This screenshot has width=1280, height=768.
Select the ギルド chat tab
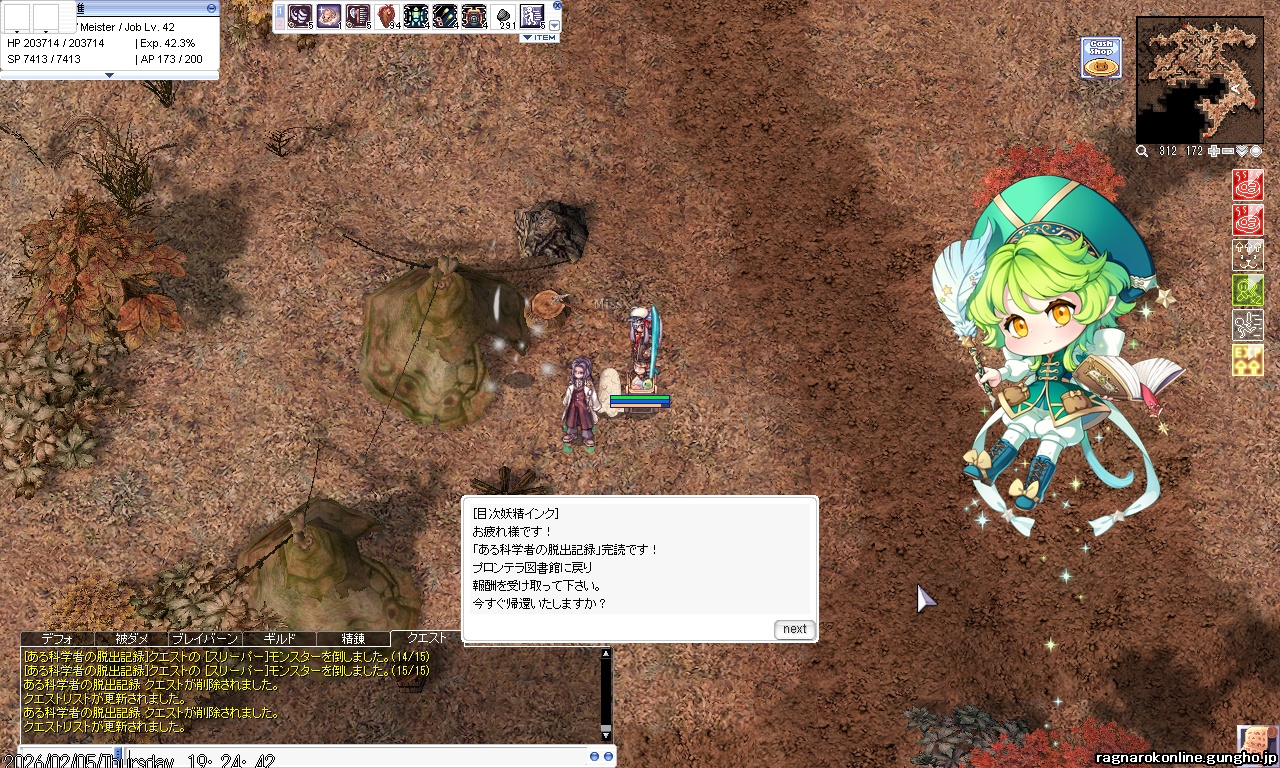[x=279, y=638]
